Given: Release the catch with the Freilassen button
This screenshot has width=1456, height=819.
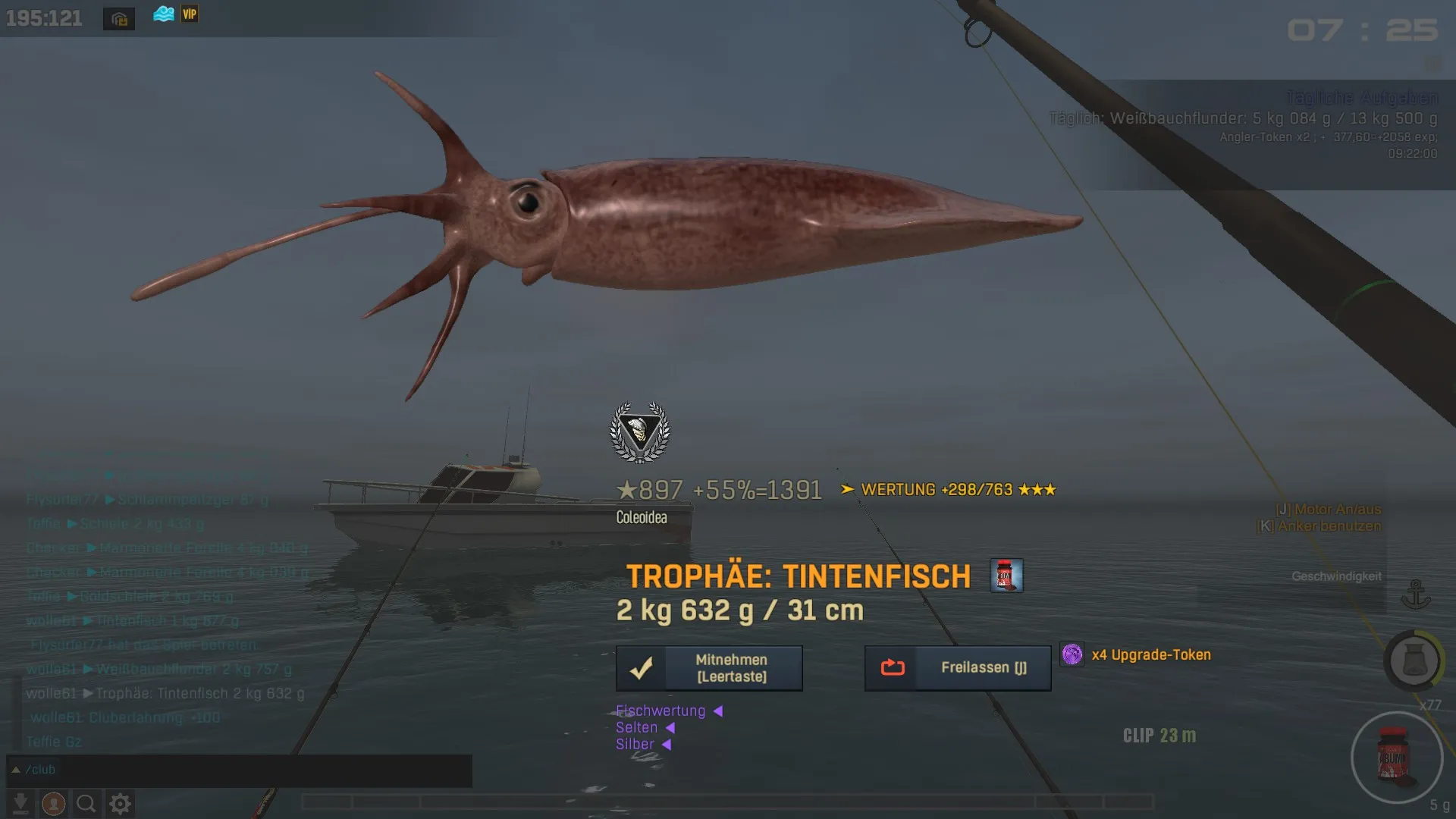Looking at the screenshot, I should click(x=958, y=668).
